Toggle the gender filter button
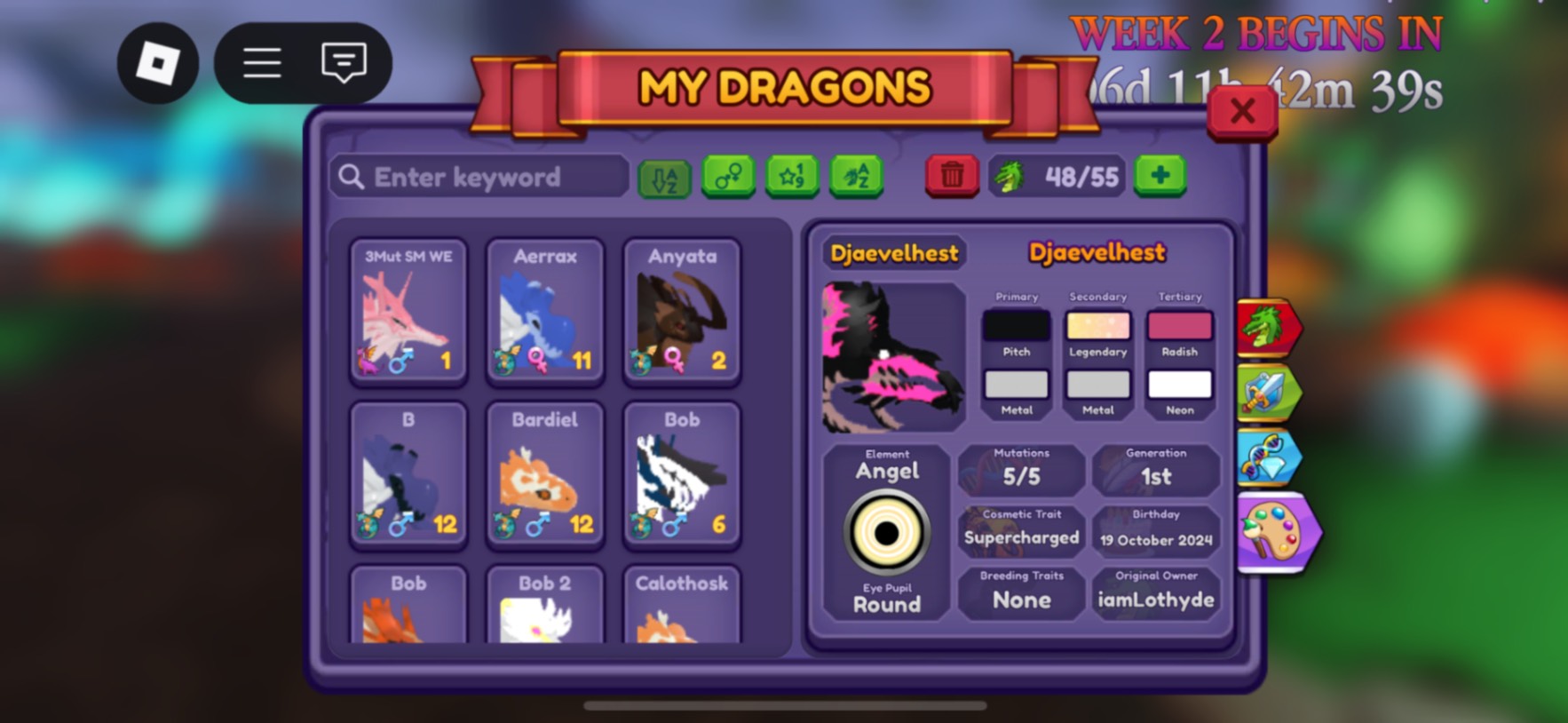This screenshot has width=1568, height=723. point(728,176)
